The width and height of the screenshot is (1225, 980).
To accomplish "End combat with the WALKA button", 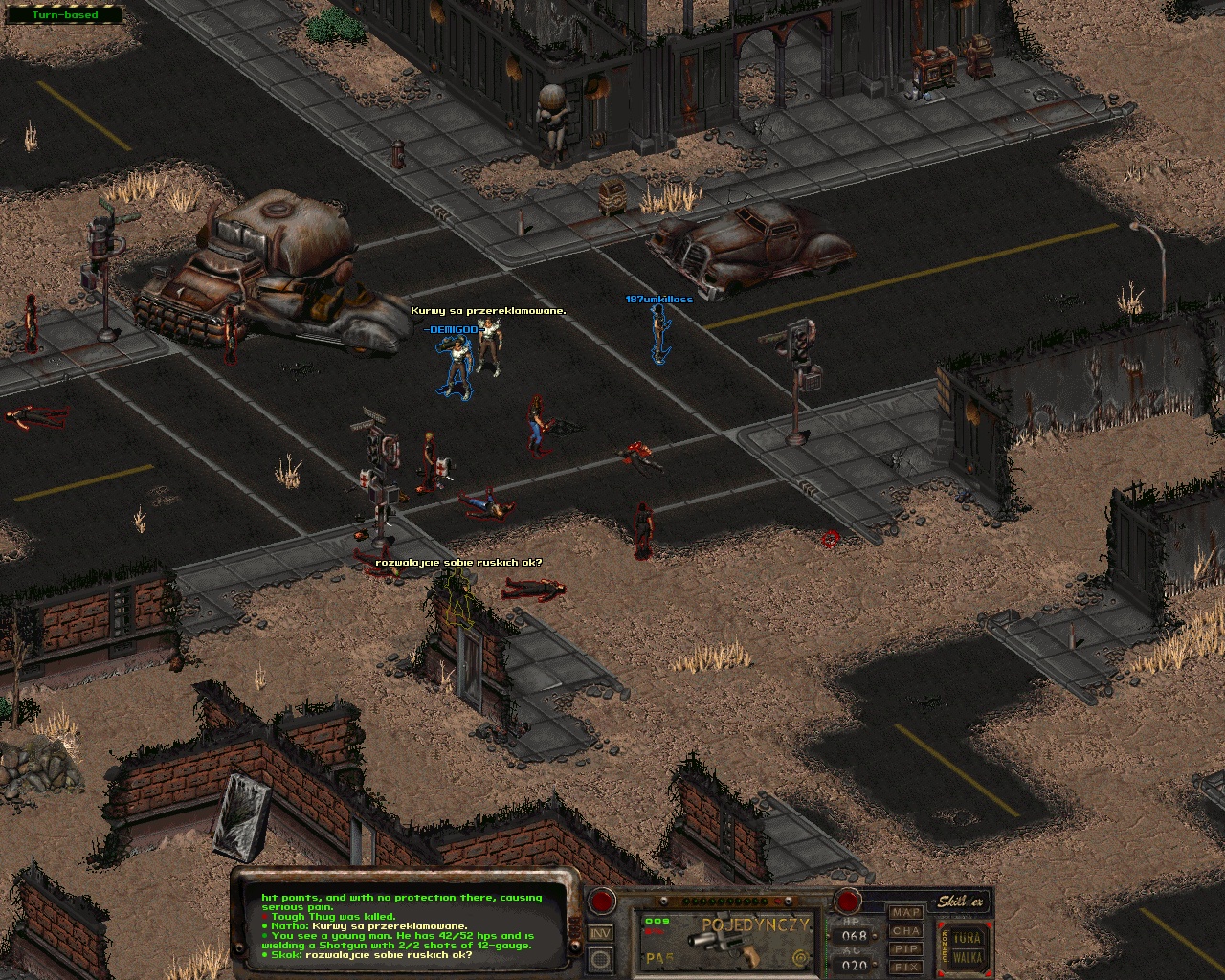I will click(968, 957).
